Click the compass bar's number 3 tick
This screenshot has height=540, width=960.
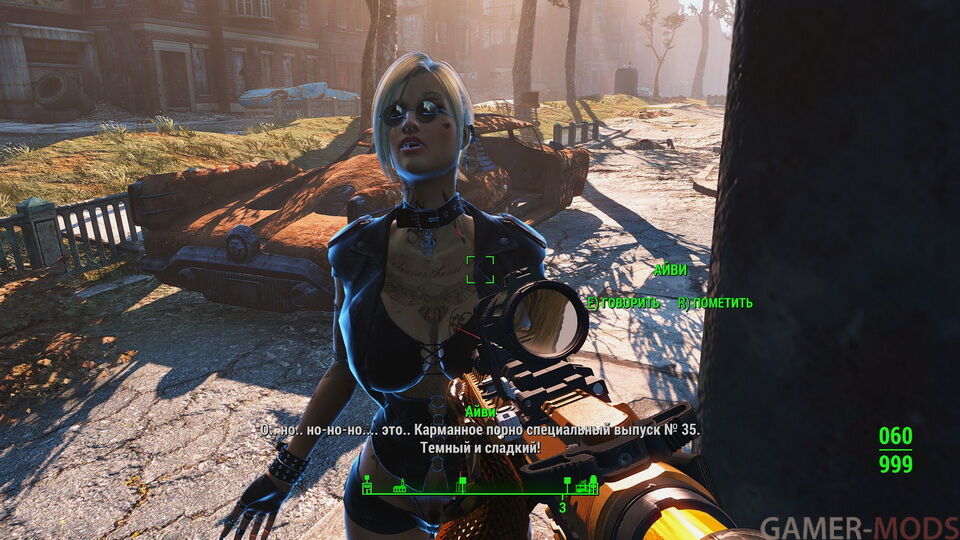[562, 506]
